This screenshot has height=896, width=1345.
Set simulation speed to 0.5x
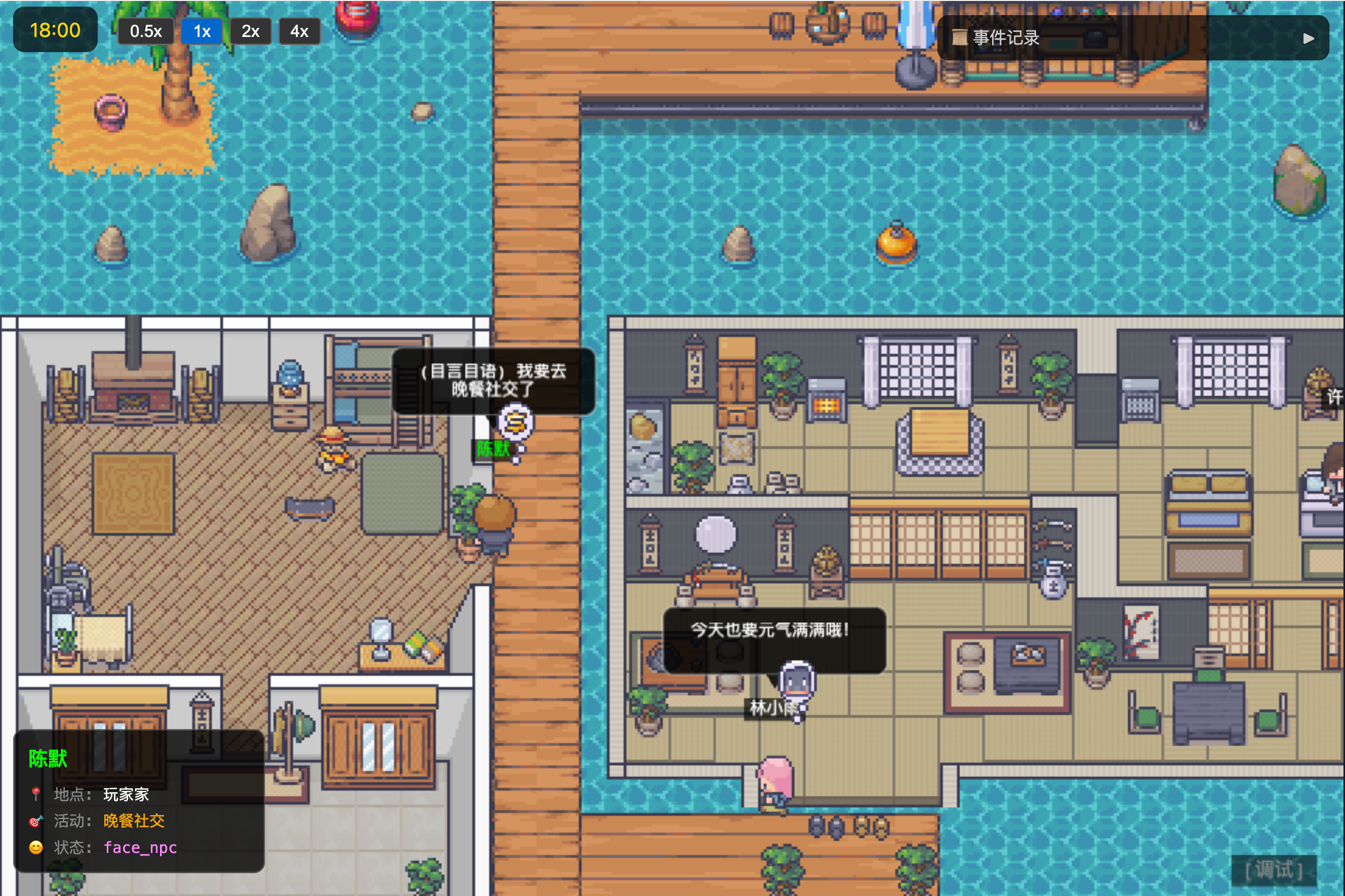146,31
